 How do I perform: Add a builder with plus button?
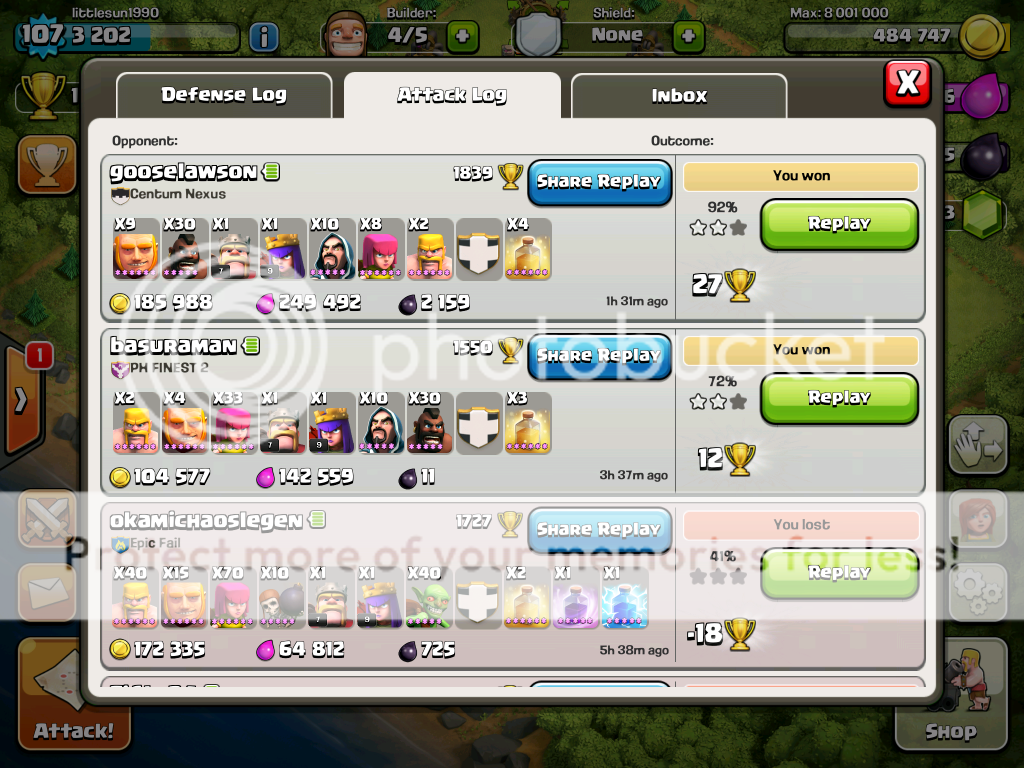(x=462, y=37)
